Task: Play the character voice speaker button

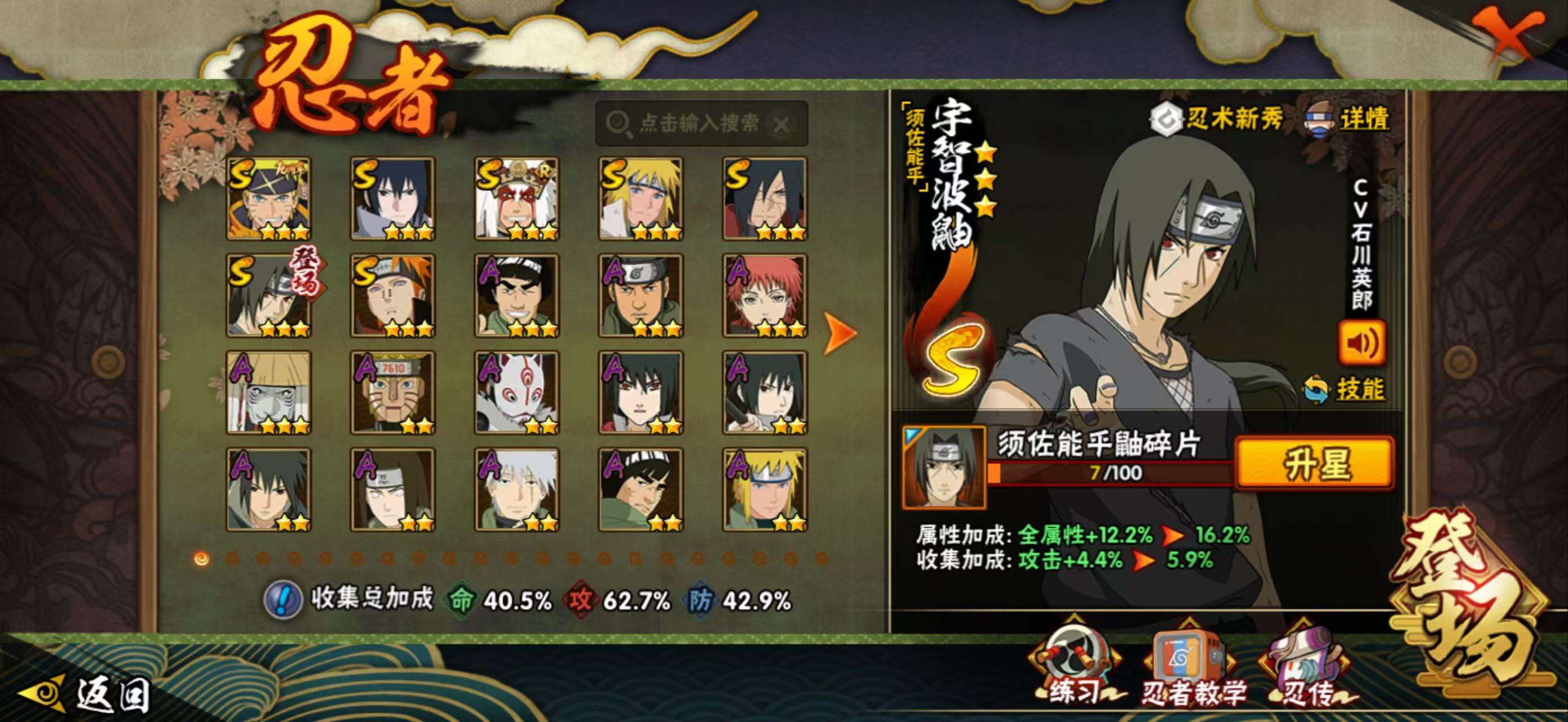Action: 1362,344
